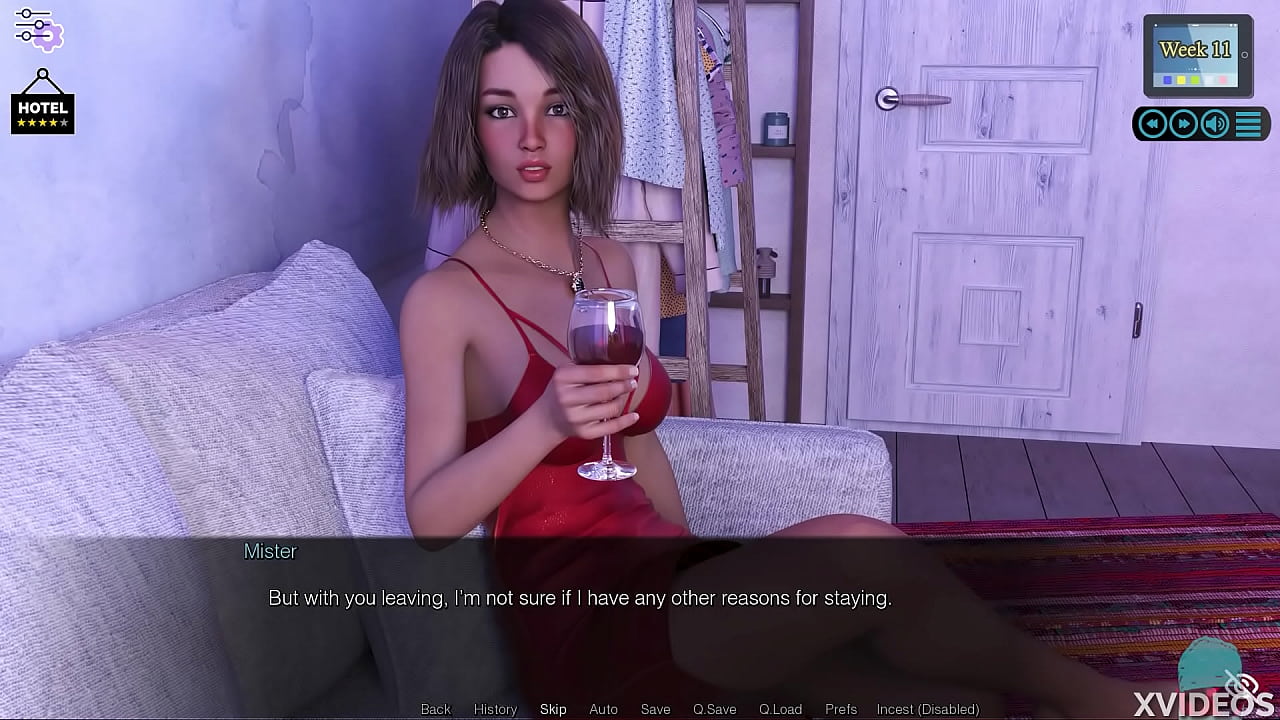Click the blue swatch on the tablet screen
Screen dimensions: 1280x720
point(1168,80)
